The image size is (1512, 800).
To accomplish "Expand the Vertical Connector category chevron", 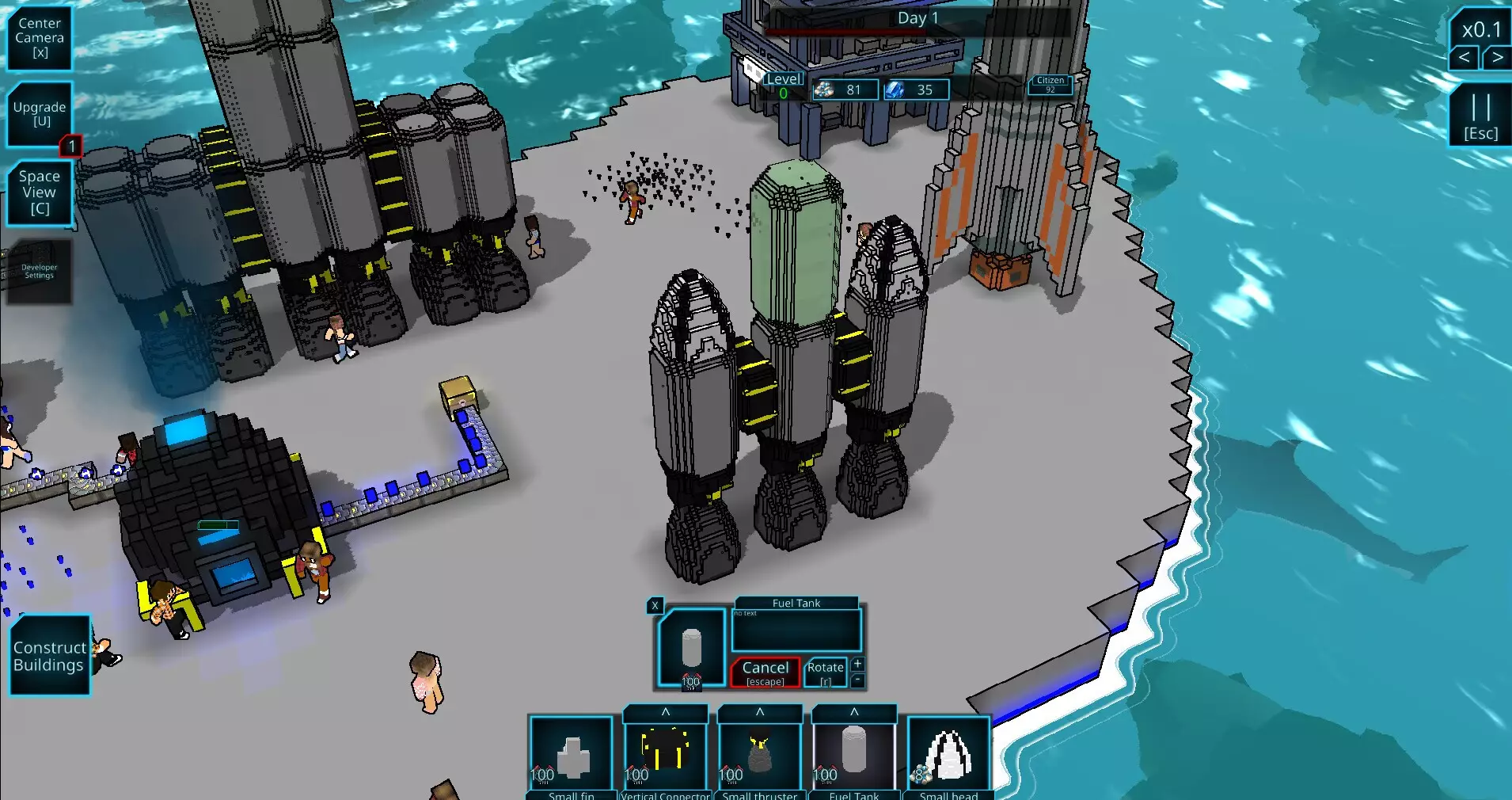I will click(x=666, y=713).
